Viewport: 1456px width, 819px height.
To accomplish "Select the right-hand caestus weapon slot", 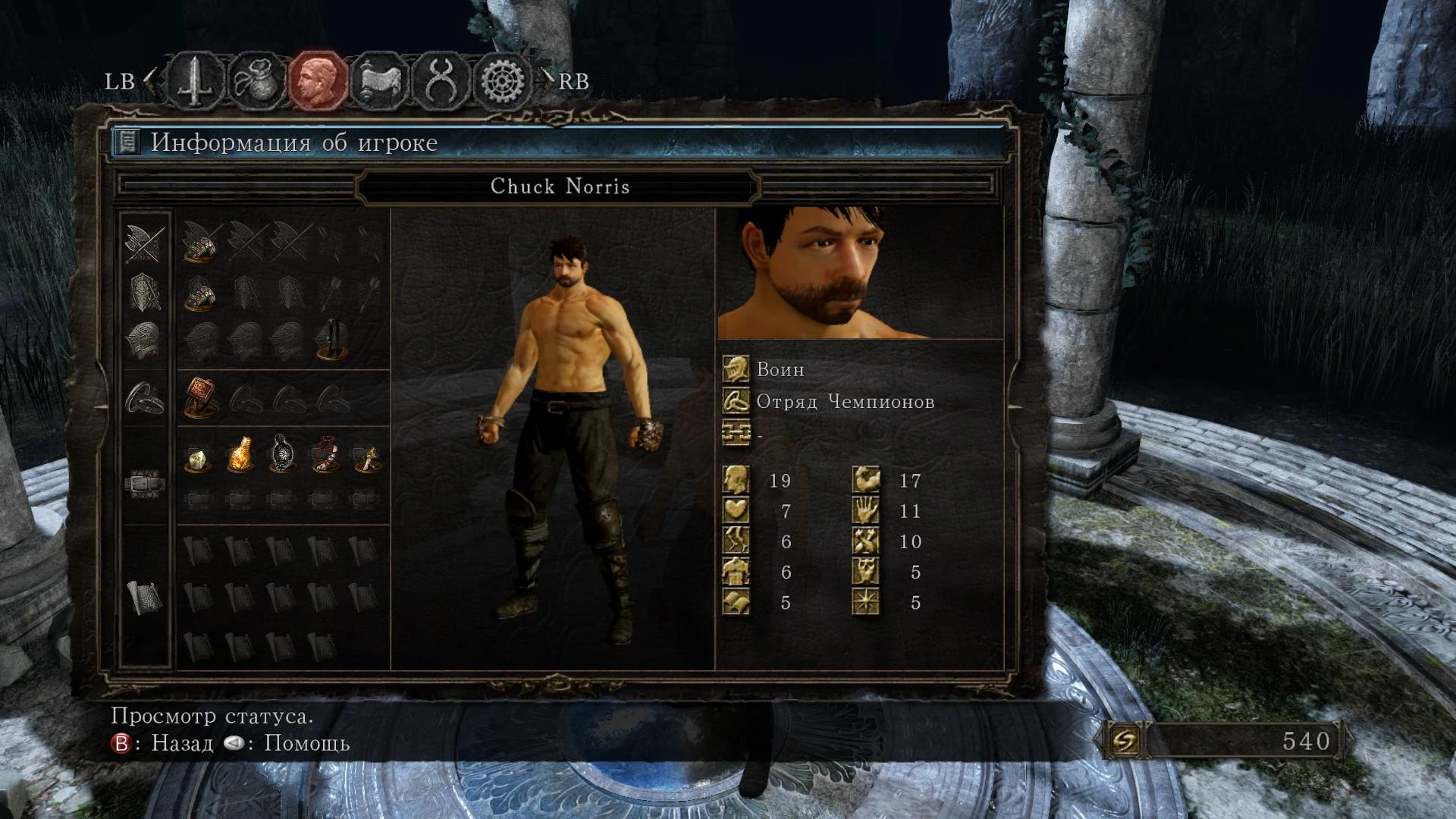I will click(x=200, y=243).
